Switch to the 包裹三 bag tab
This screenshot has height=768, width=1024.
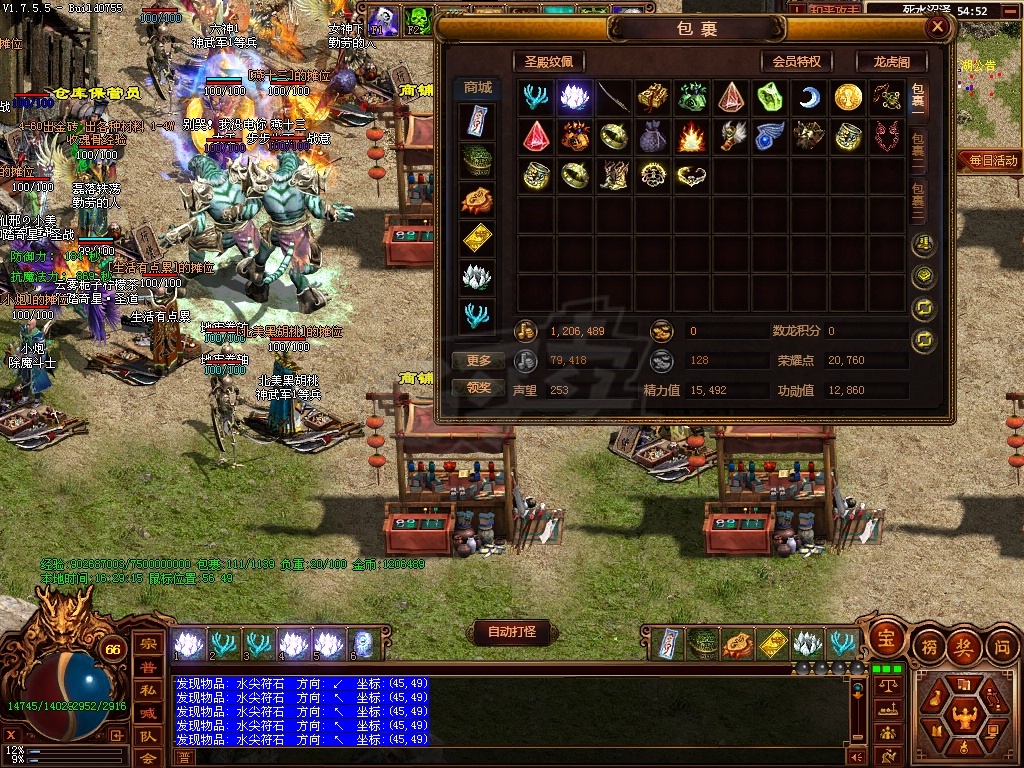(918, 200)
